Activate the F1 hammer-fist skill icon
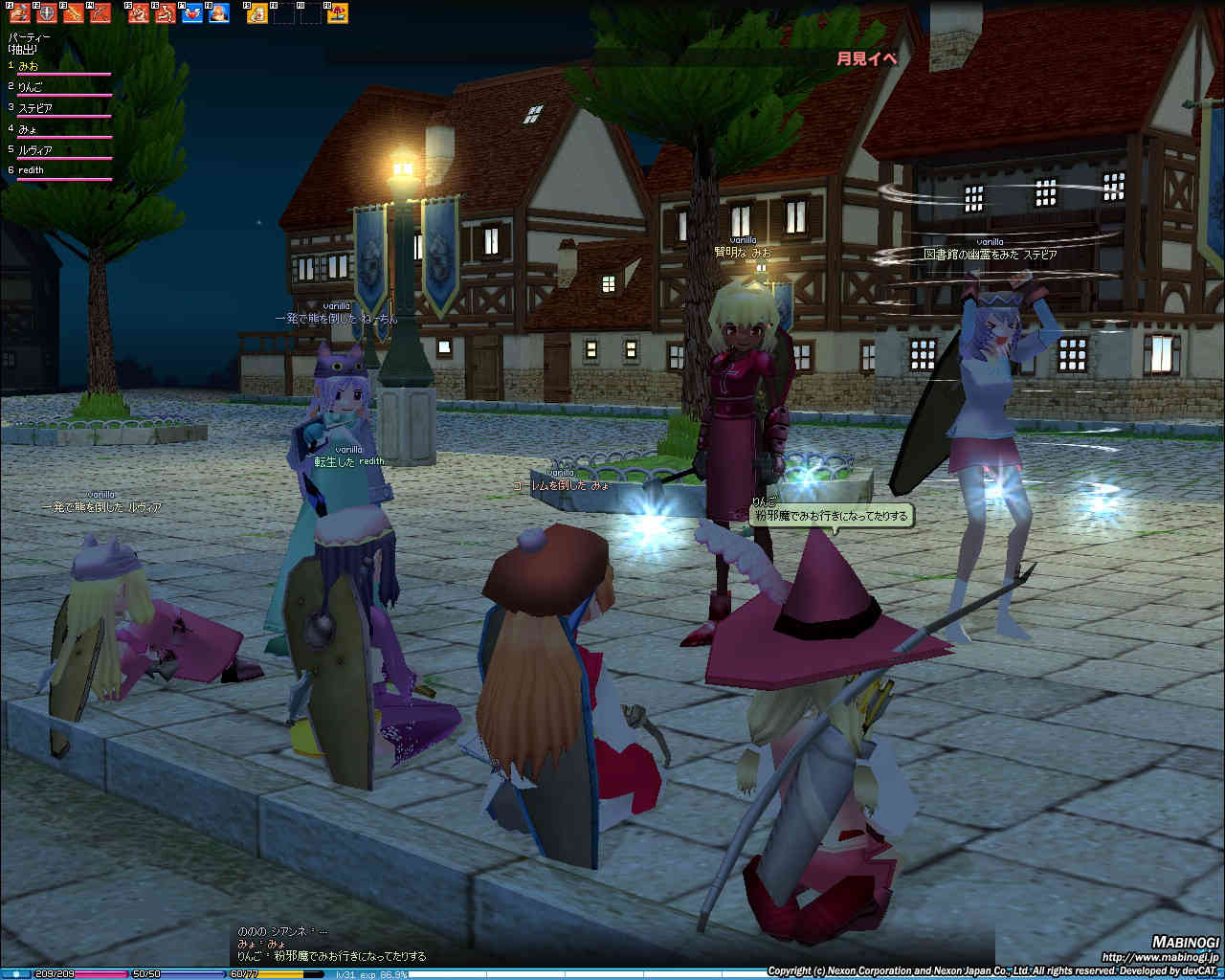This screenshot has width=1225, height=980. [x=19, y=13]
